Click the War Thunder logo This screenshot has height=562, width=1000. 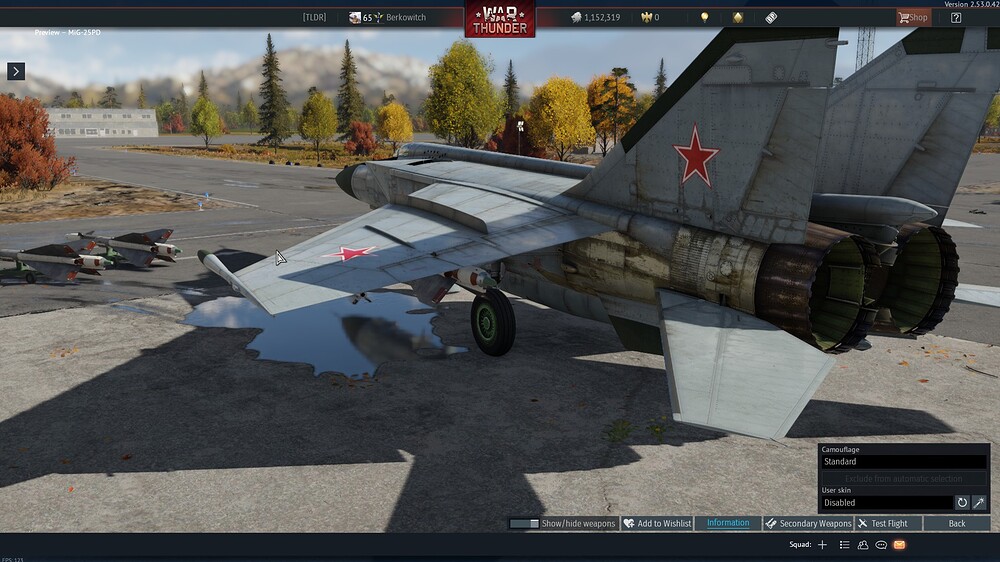tap(499, 19)
